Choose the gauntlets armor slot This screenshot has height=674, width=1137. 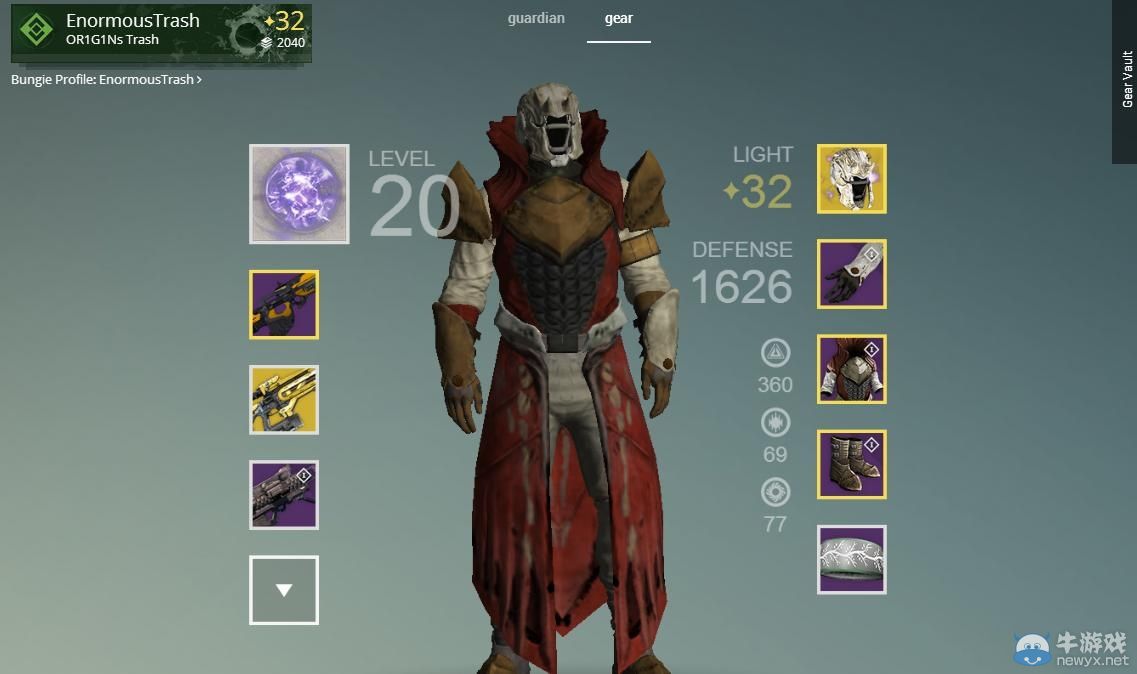point(852,274)
